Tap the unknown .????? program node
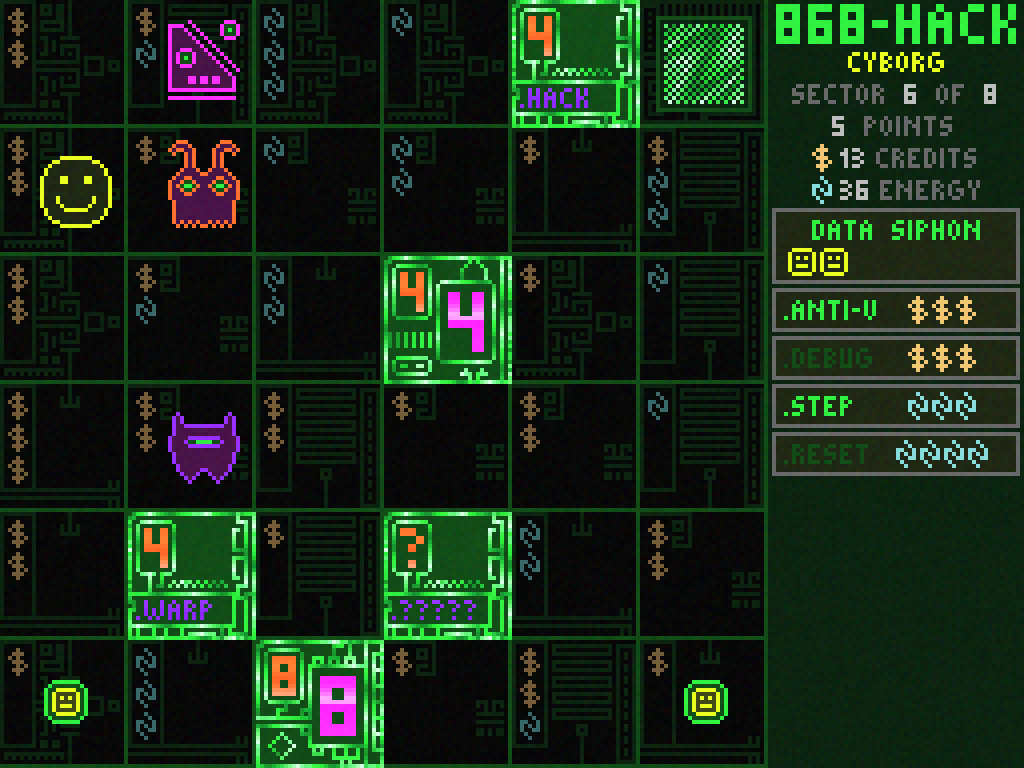Image resolution: width=1024 pixels, height=768 pixels. click(447, 575)
